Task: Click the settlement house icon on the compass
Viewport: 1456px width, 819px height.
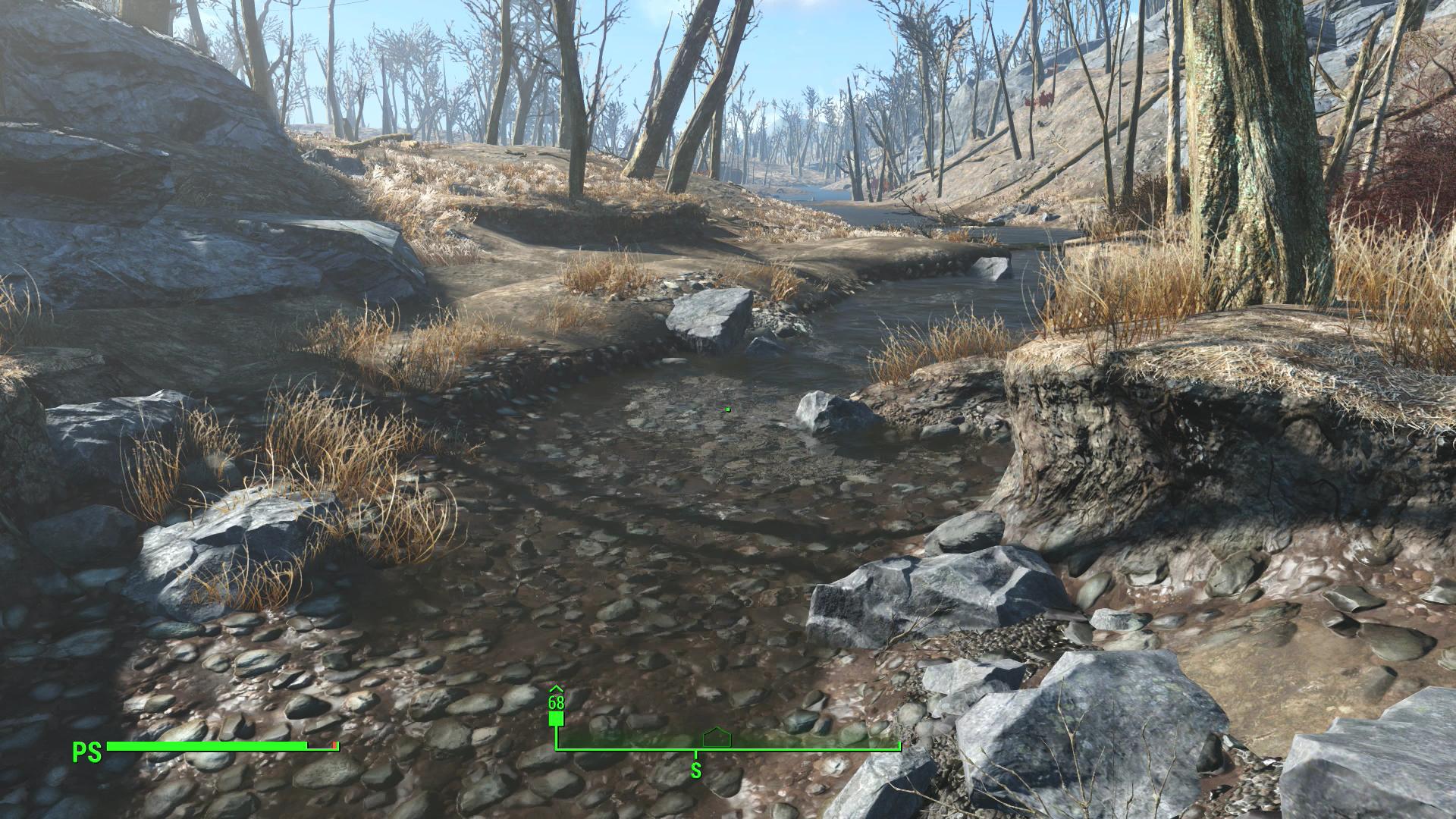Action: (716, 737)
